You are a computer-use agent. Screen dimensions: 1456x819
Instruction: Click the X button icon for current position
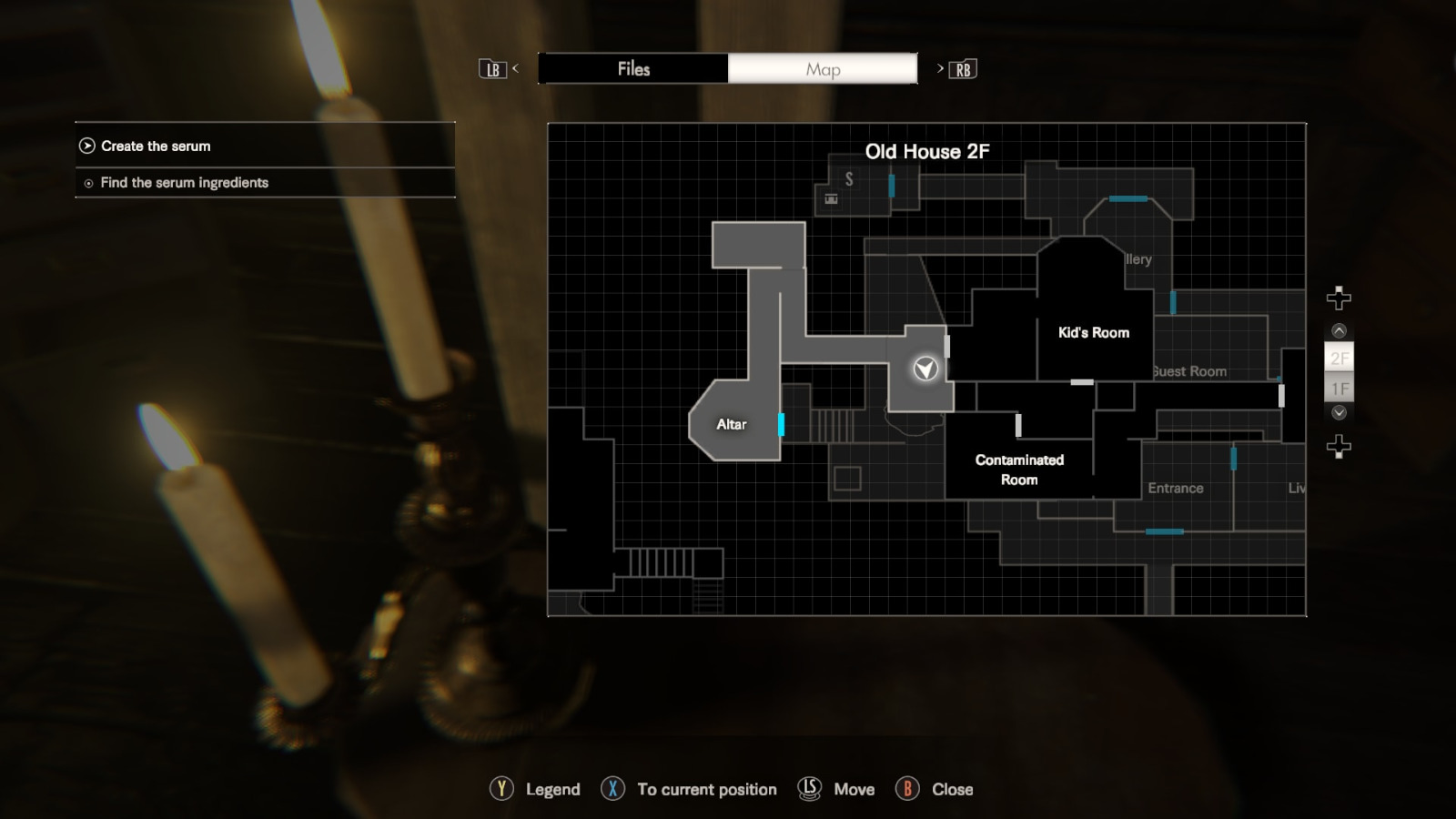612,789
